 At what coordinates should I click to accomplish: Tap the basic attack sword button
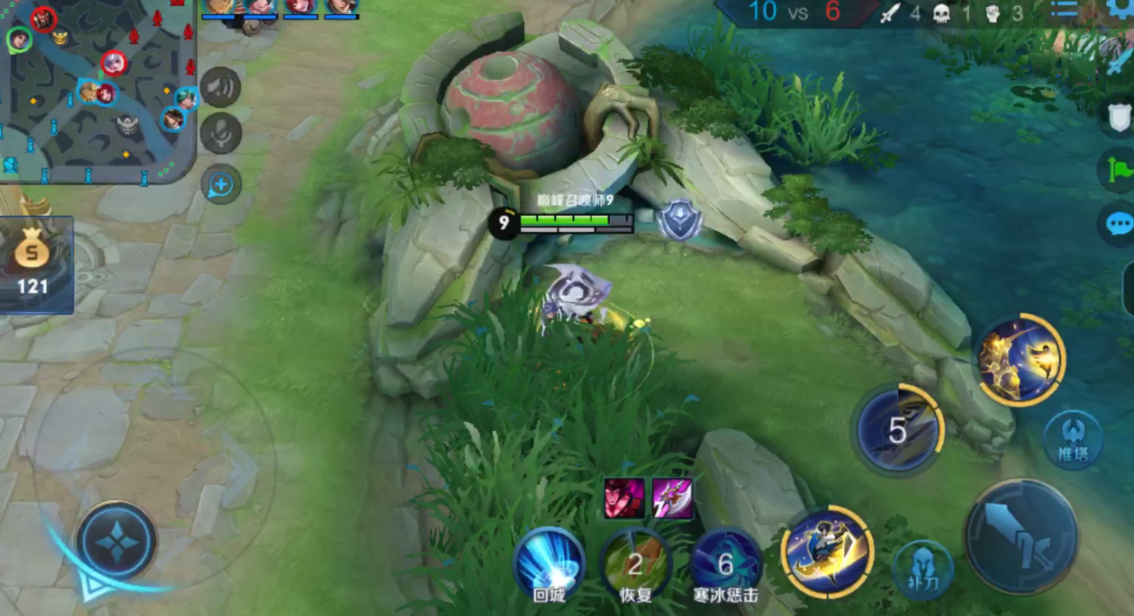tap(1020, 536)
